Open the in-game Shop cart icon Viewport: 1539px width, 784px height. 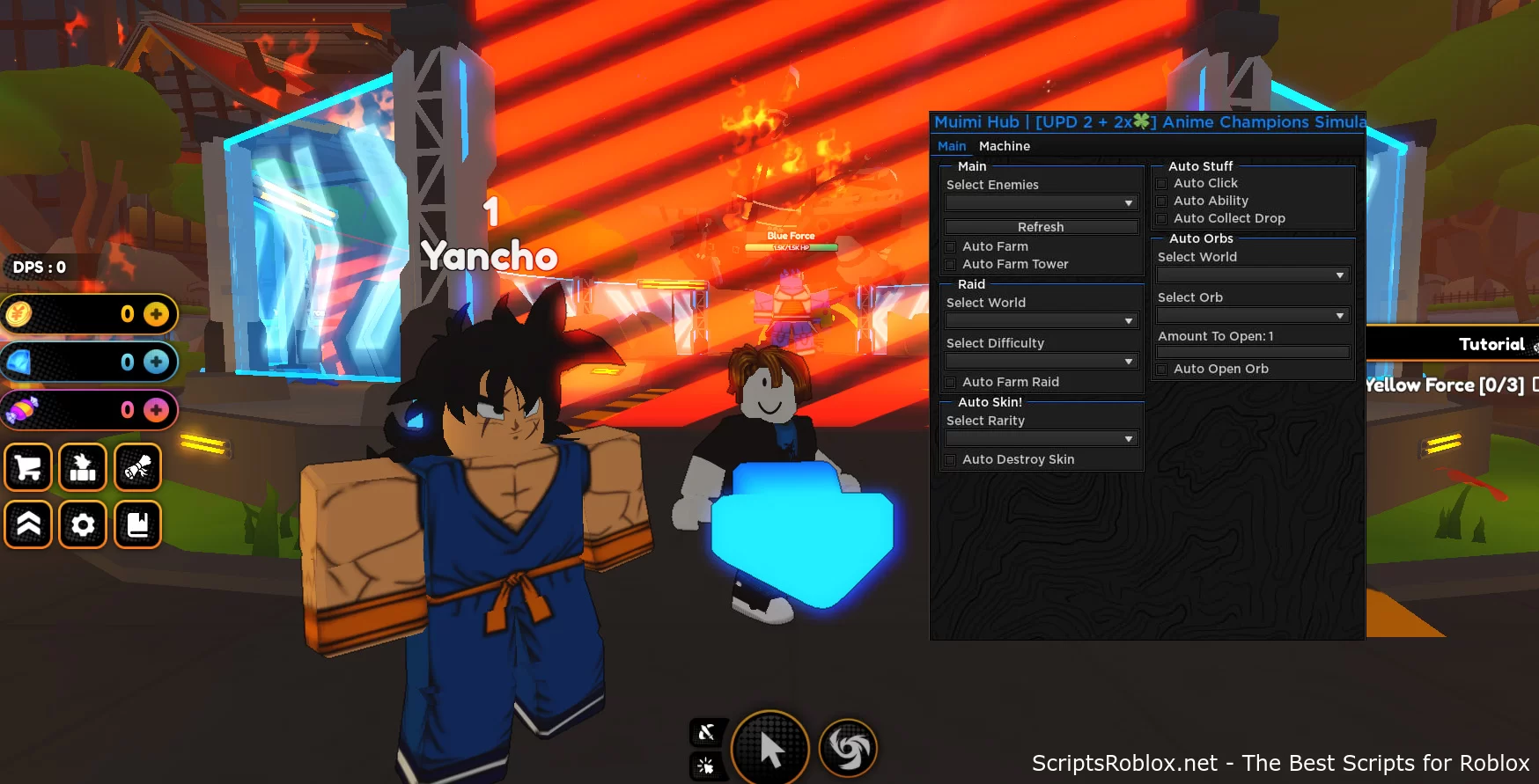click(28, 467)
